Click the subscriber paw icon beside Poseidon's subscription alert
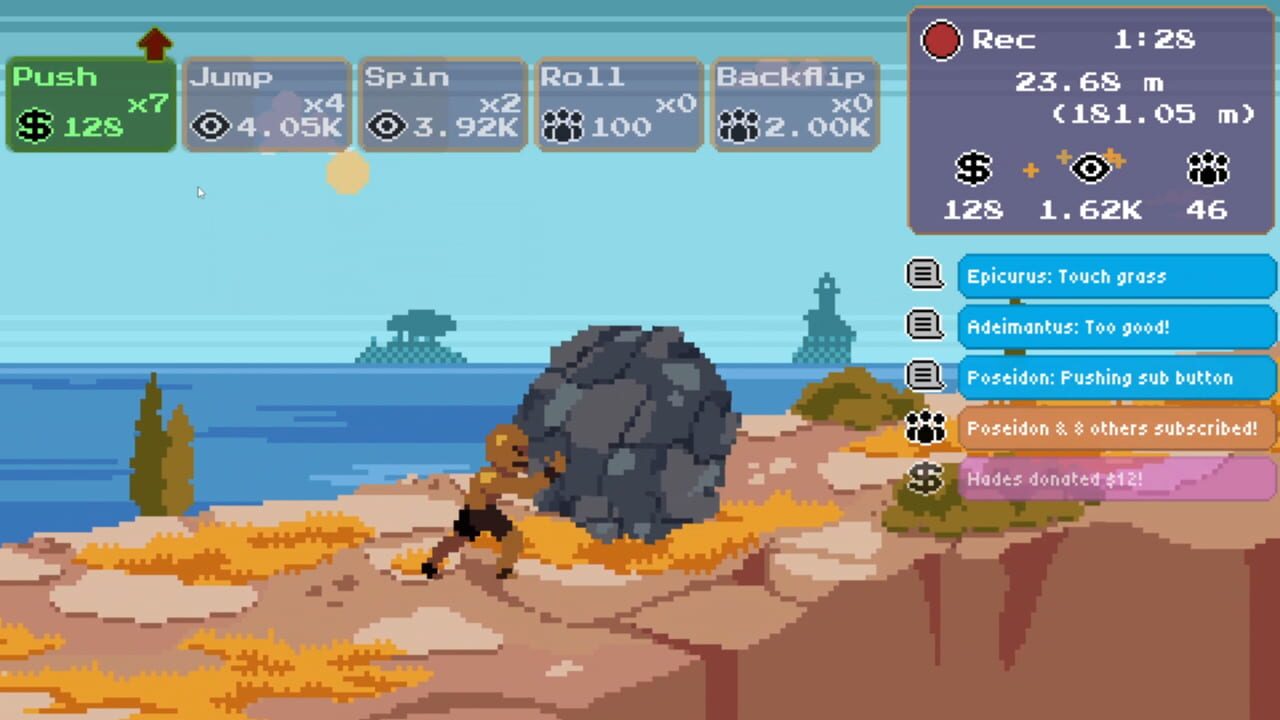Image resolution: width=1280 pixels, height=720 pixels. click(925, 428)
